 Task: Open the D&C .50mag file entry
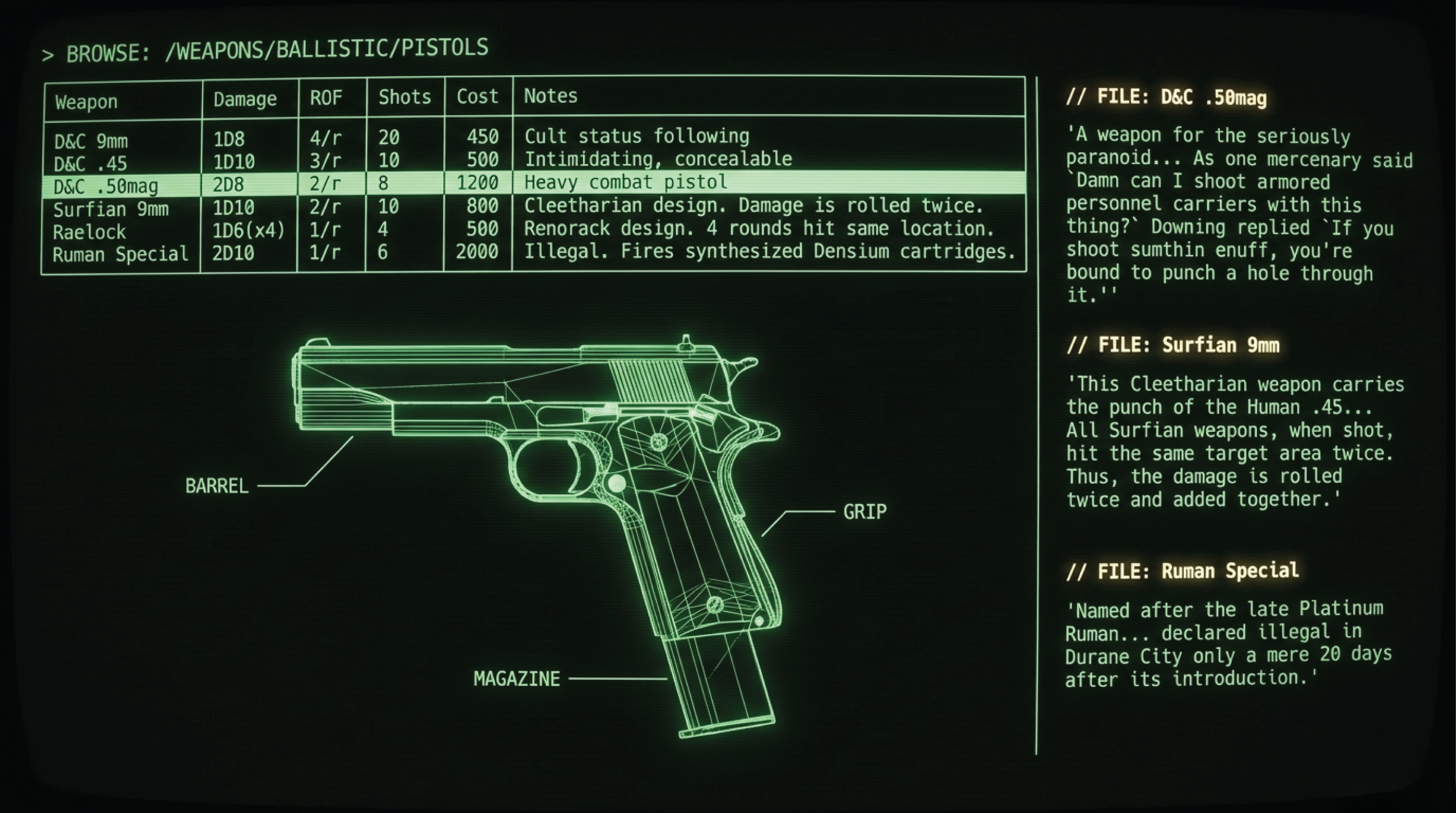pos(1166,97)
